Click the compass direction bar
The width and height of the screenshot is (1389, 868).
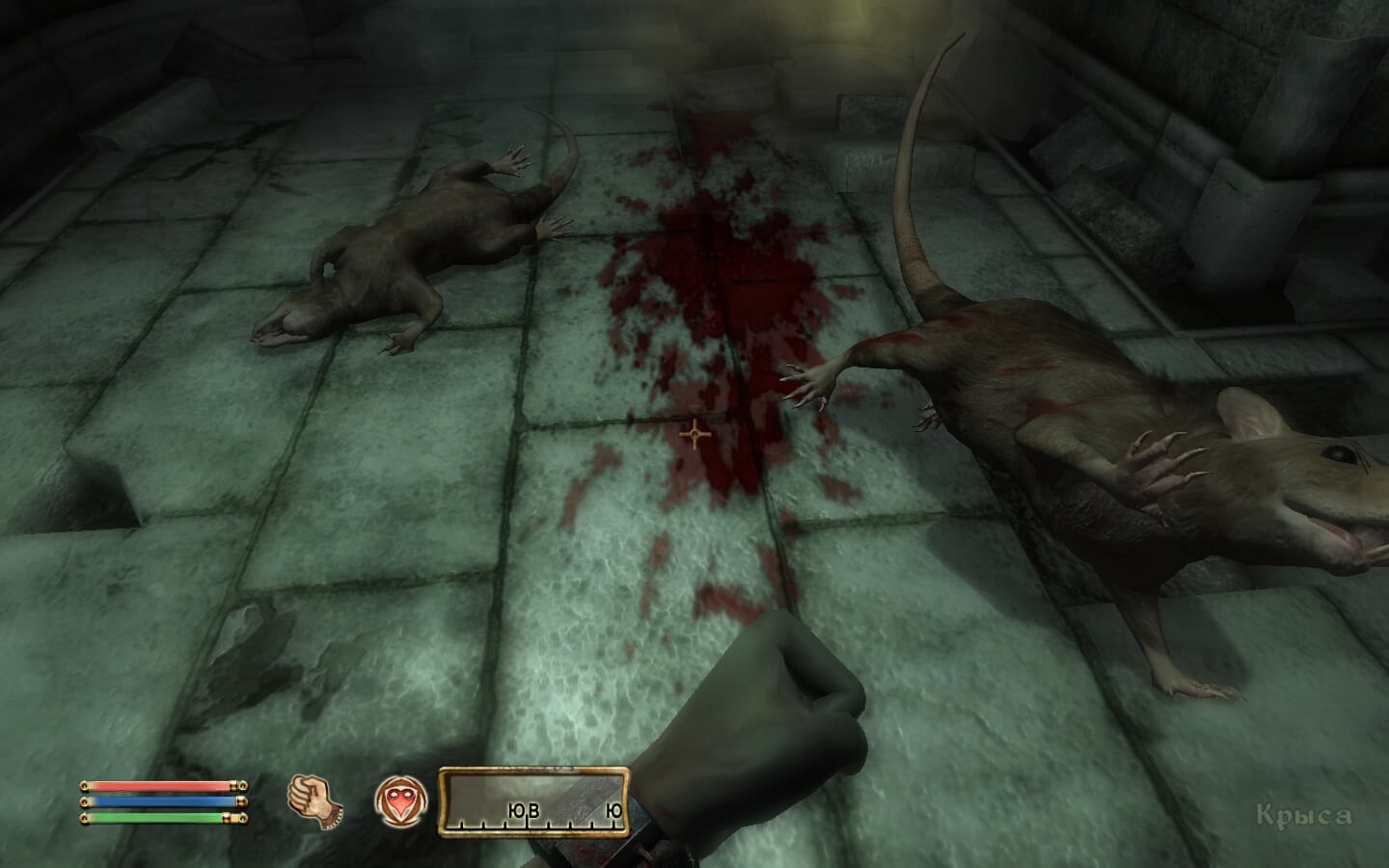(534, 802)
